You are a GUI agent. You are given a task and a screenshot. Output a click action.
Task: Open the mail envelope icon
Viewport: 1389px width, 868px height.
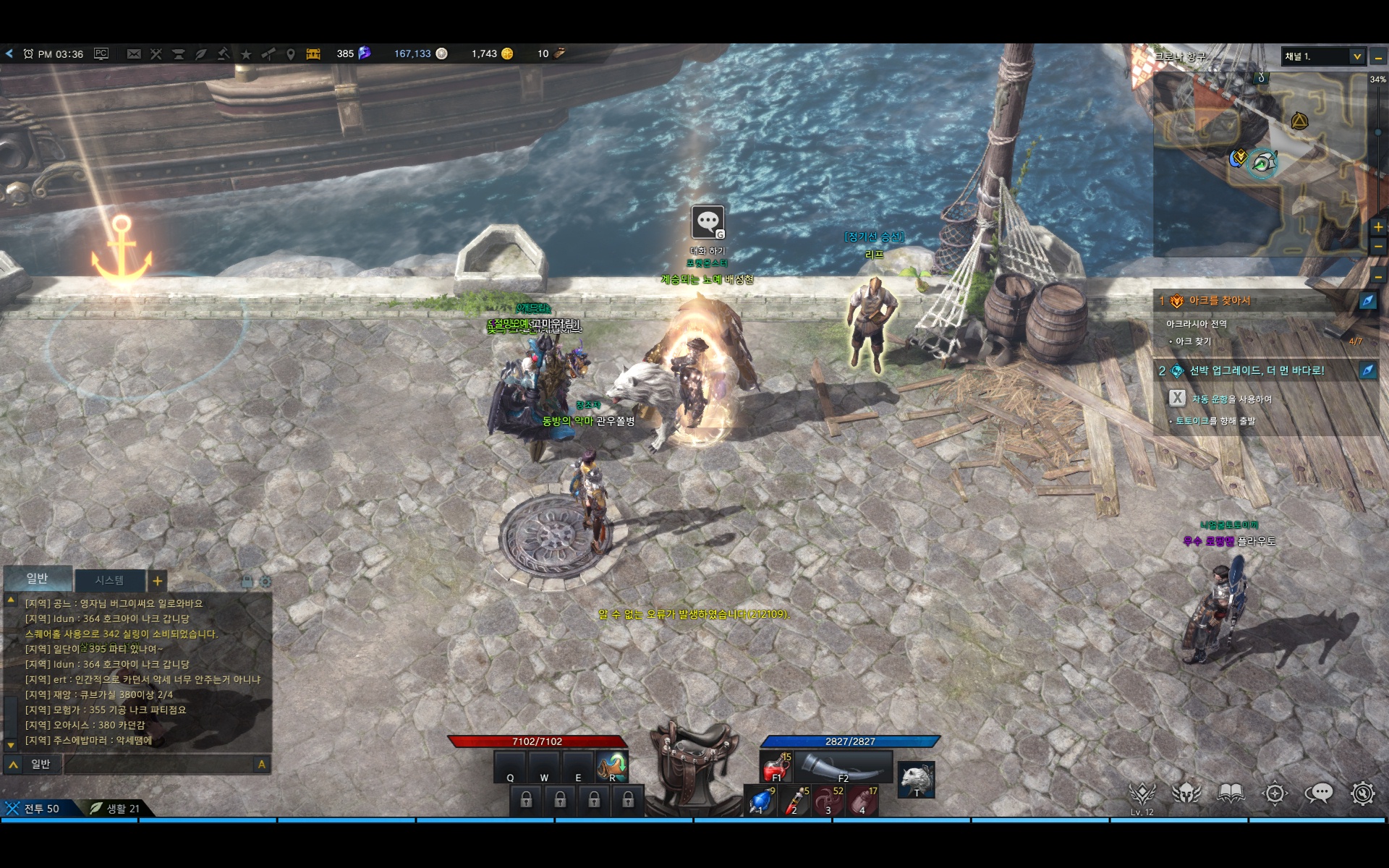(134, 54)
